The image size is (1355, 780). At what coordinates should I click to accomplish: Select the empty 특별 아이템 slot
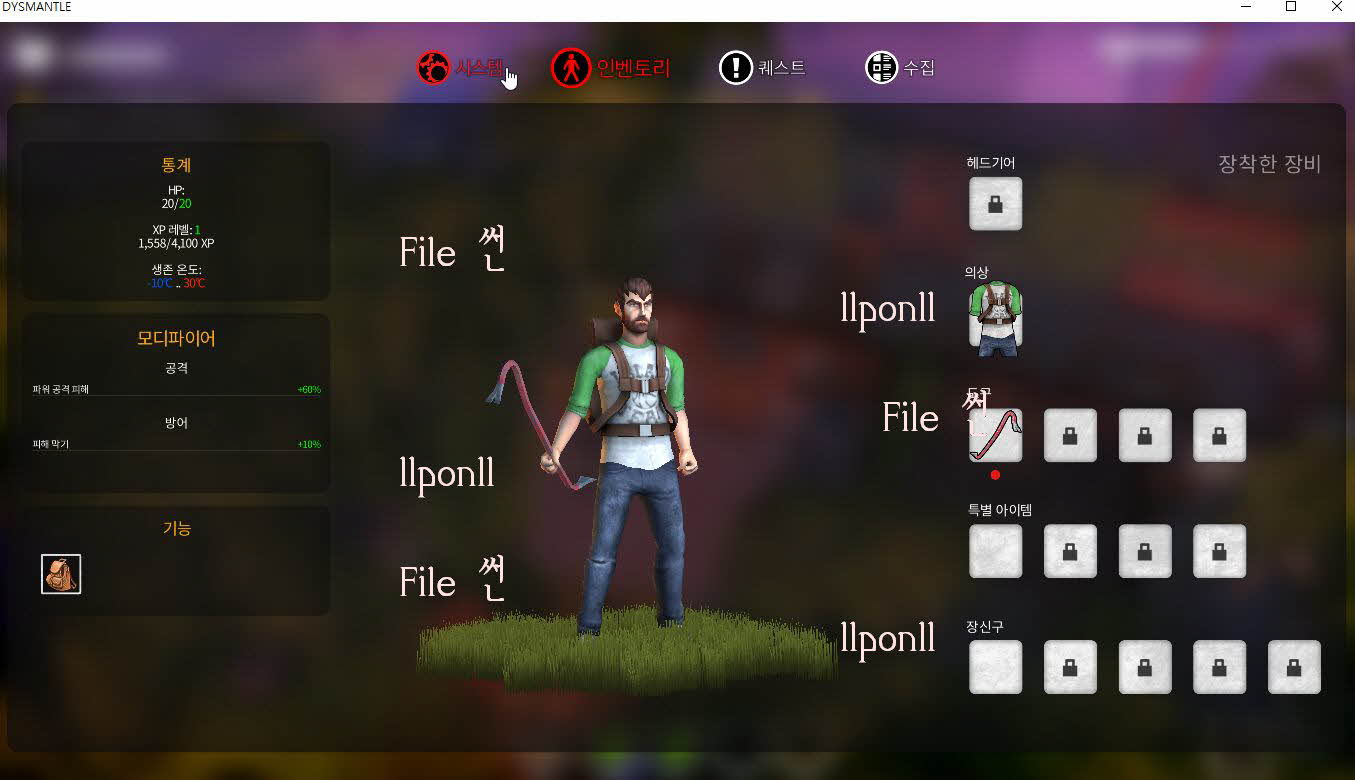(x=995, y=551)
